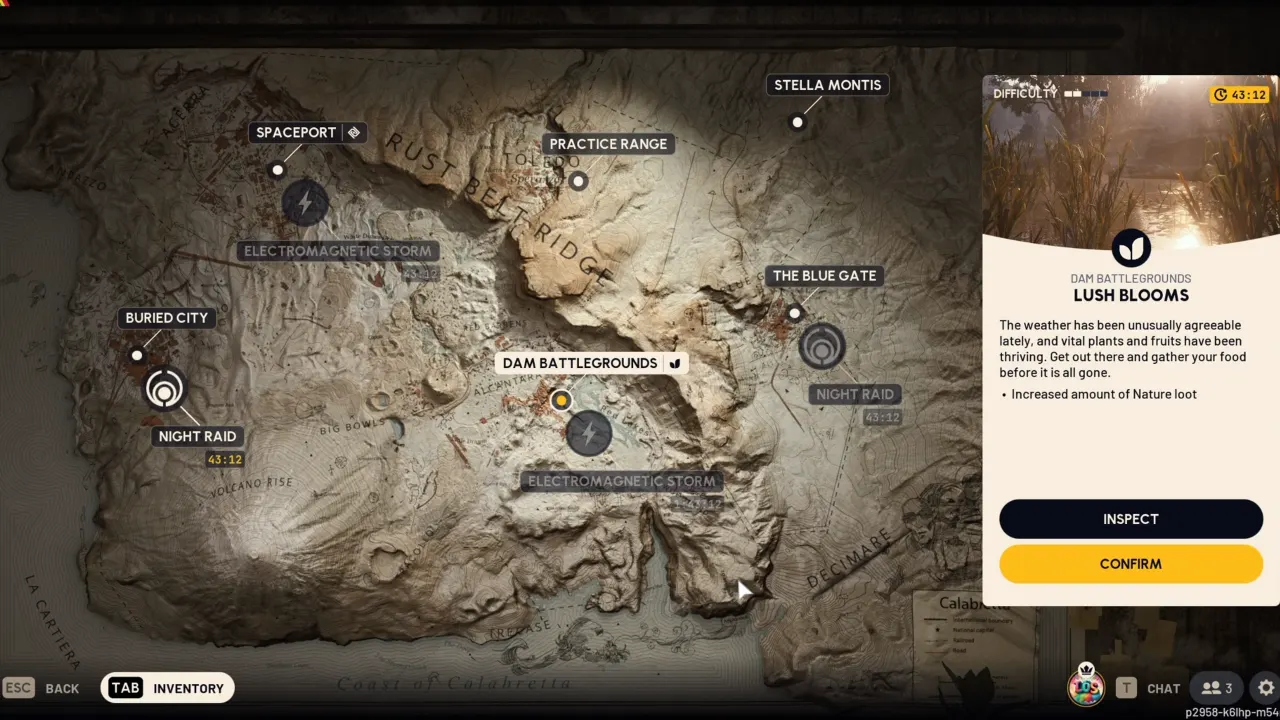Screen dimensions: 1280x720
Task: Choose the Buried City Night Raid event
Action: (x=164, y=389)
